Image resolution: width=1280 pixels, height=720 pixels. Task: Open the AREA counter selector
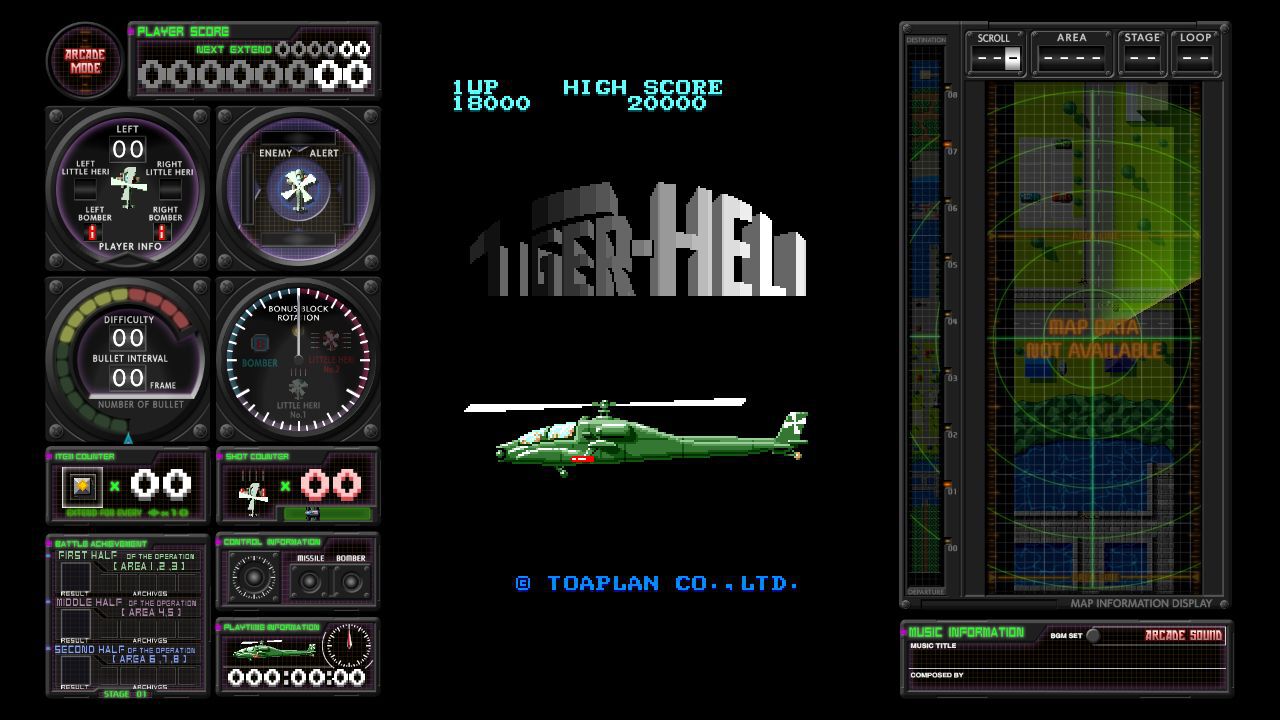click(1071, 58)
